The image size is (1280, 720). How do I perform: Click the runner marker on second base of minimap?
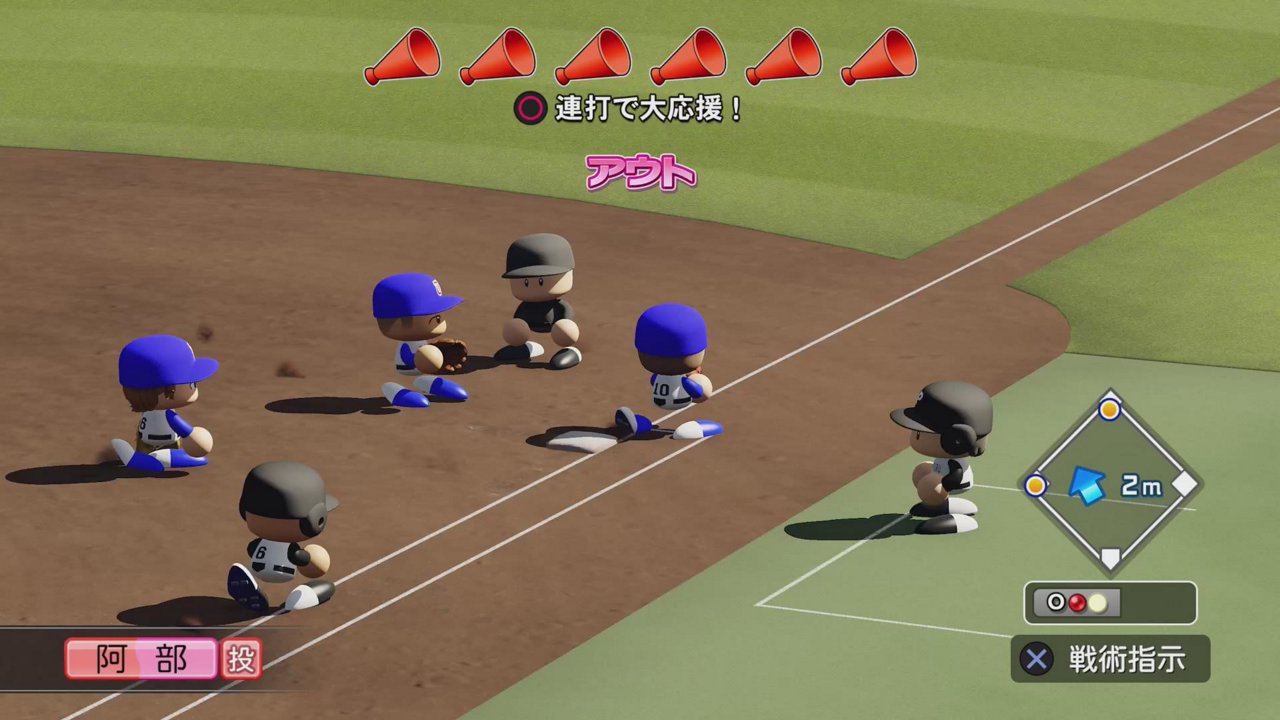(1112, 407)
